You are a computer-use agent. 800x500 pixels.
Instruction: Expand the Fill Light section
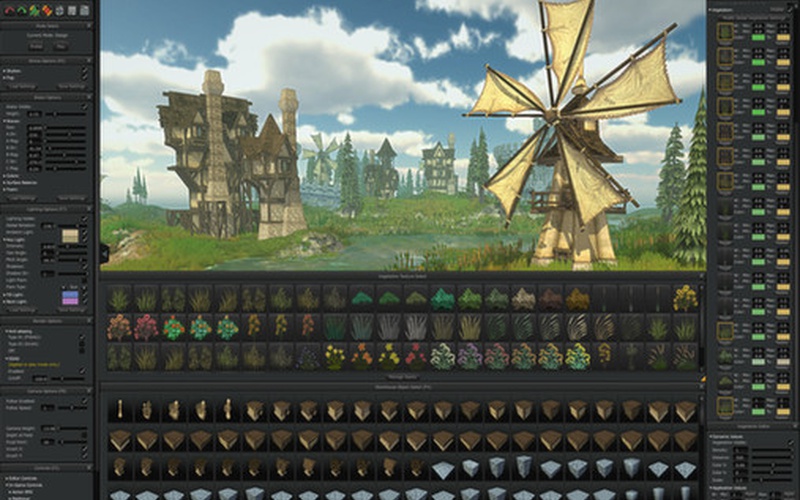click(x=6, y=294)
